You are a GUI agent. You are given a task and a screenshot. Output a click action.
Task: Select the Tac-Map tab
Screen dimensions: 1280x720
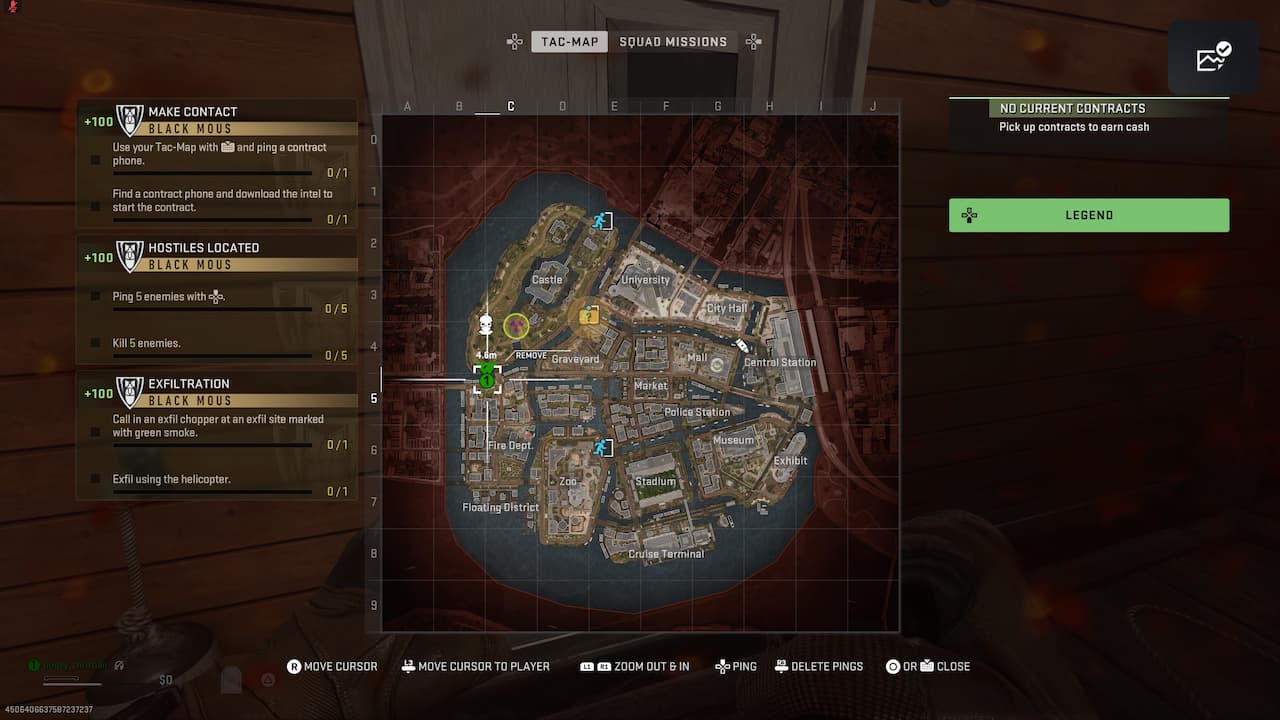tap(569, 41)
